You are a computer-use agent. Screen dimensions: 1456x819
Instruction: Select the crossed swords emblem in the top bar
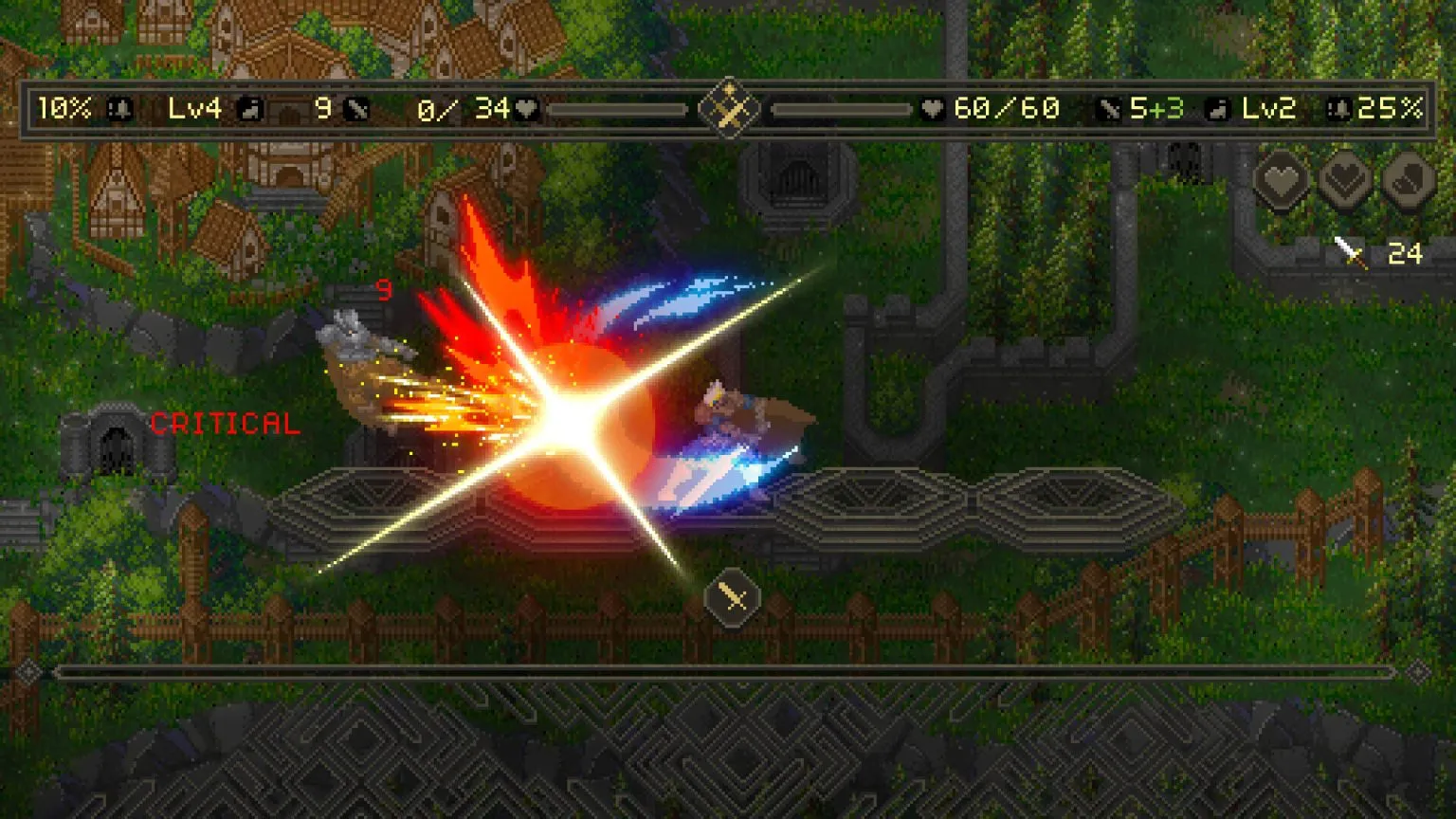[730, 107]
